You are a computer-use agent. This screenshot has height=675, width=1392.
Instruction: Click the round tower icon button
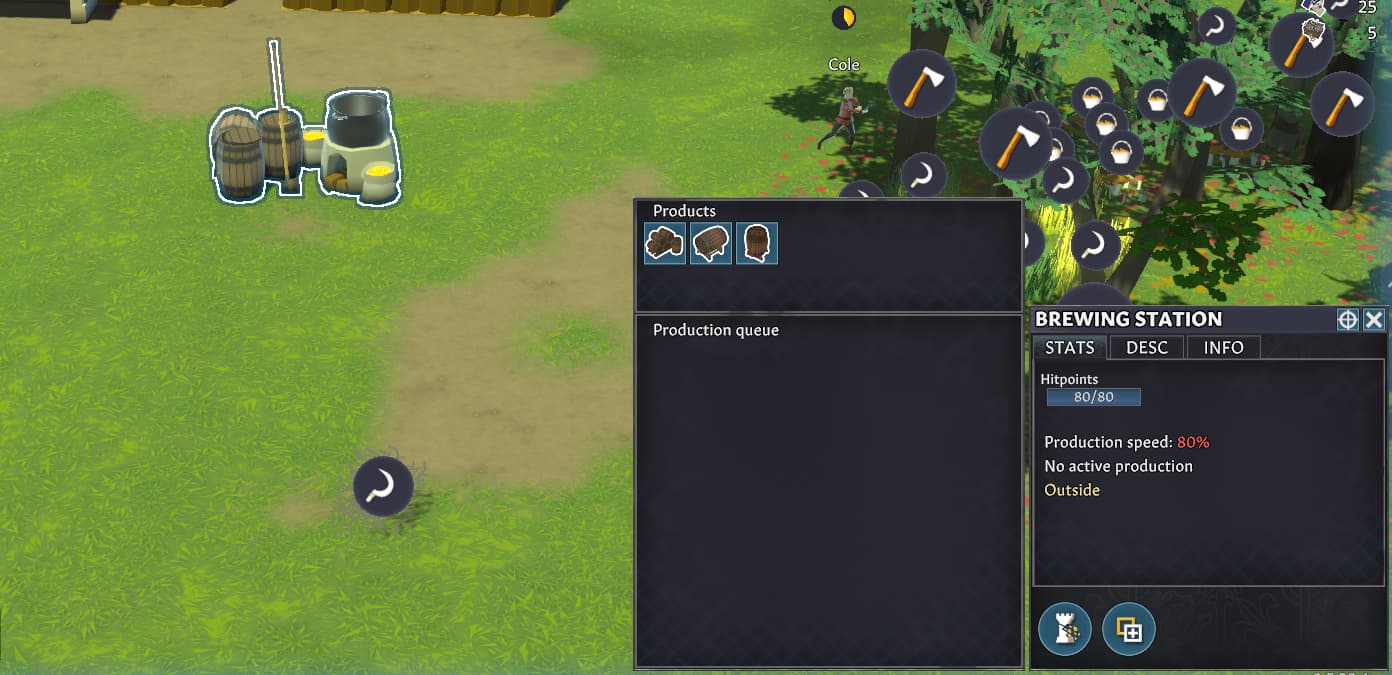coord(1065,629)
